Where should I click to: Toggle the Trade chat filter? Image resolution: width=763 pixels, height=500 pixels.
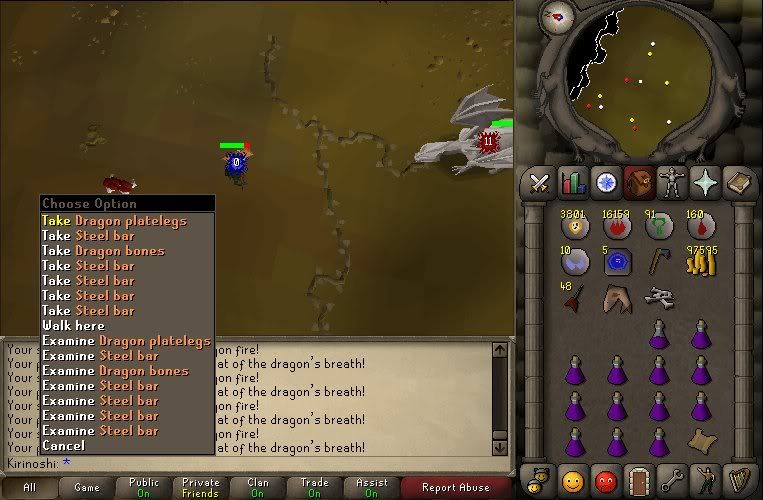(x=314, y=488)
